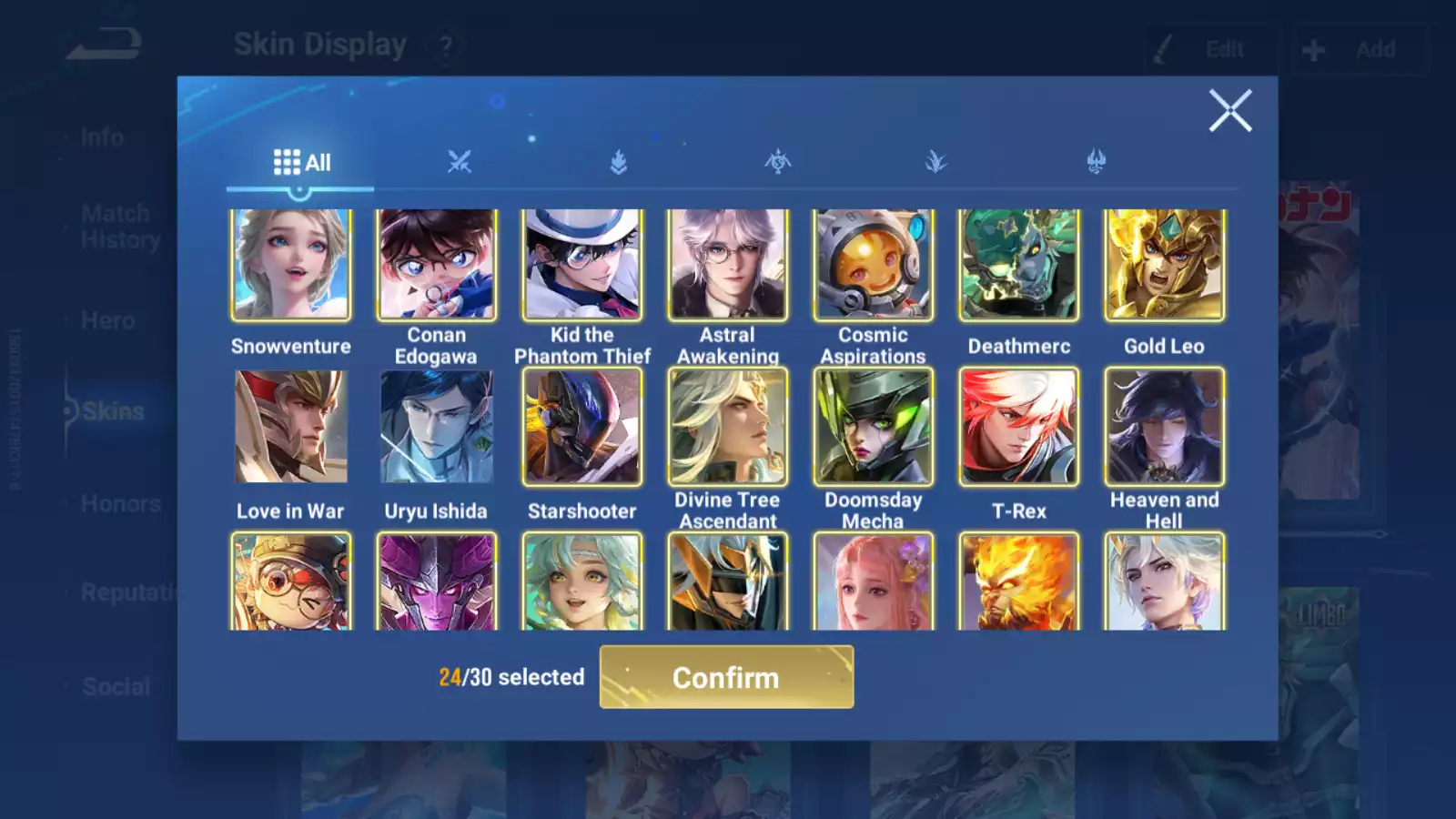The width and height of the screenshot is (1456, 819).
Task: Close the skin selection dialog
Action: pyautogui.click(x=1230, y=111)
